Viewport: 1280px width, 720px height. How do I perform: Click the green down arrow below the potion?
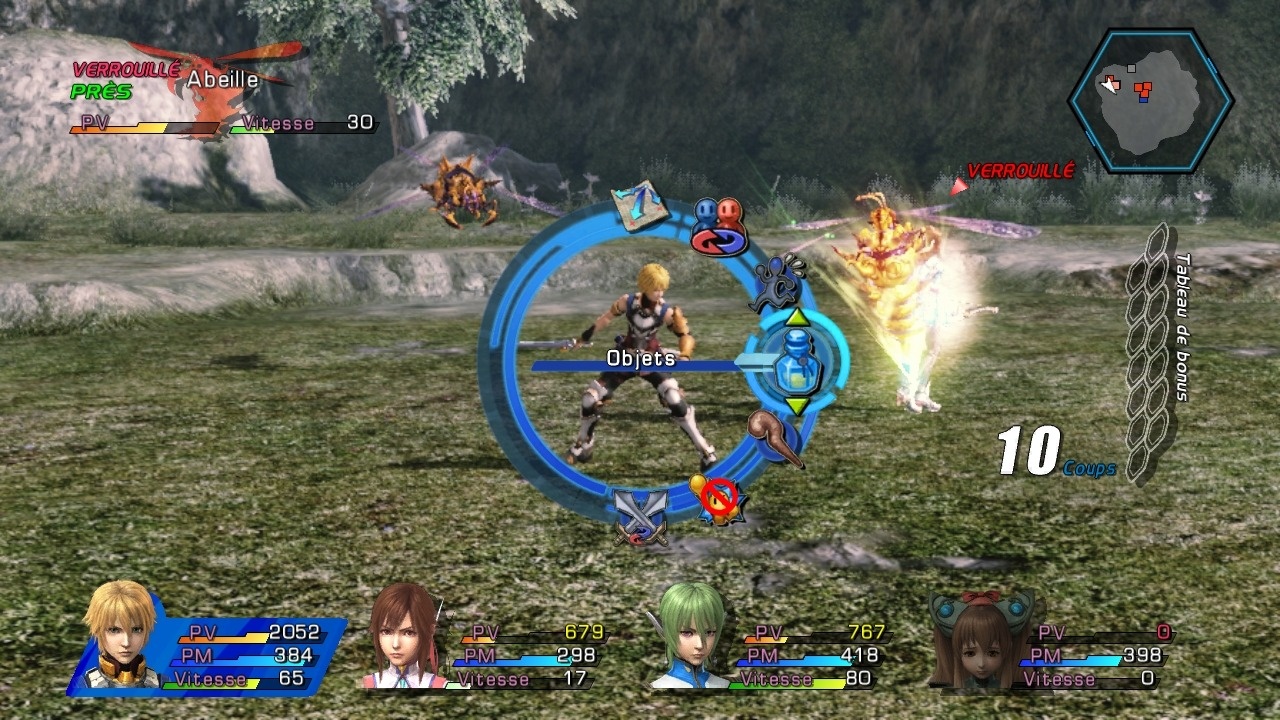[797, 406]
